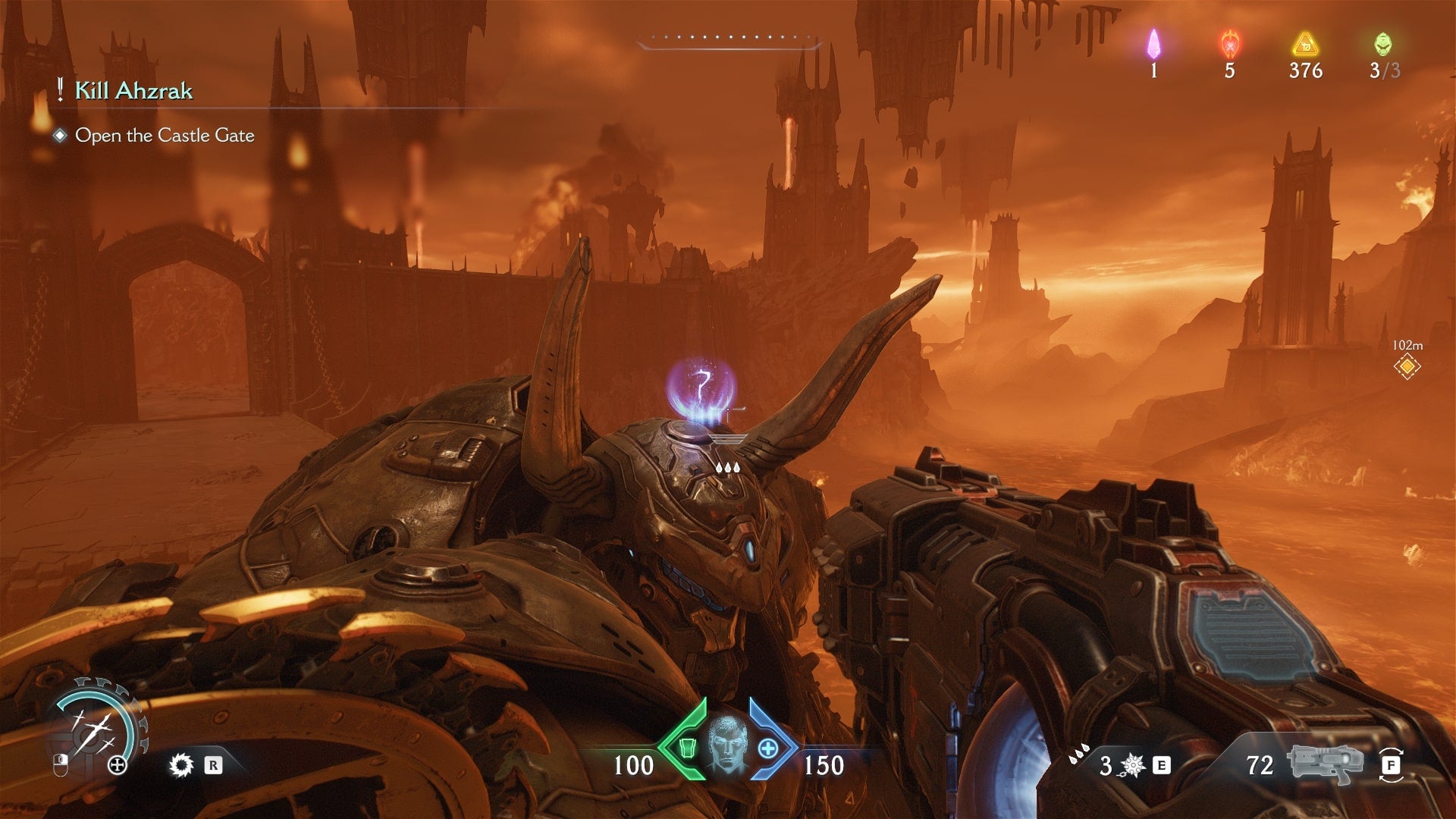
Task: Select the Kill Ahzrak main objective
Action: tap(133, 91)
